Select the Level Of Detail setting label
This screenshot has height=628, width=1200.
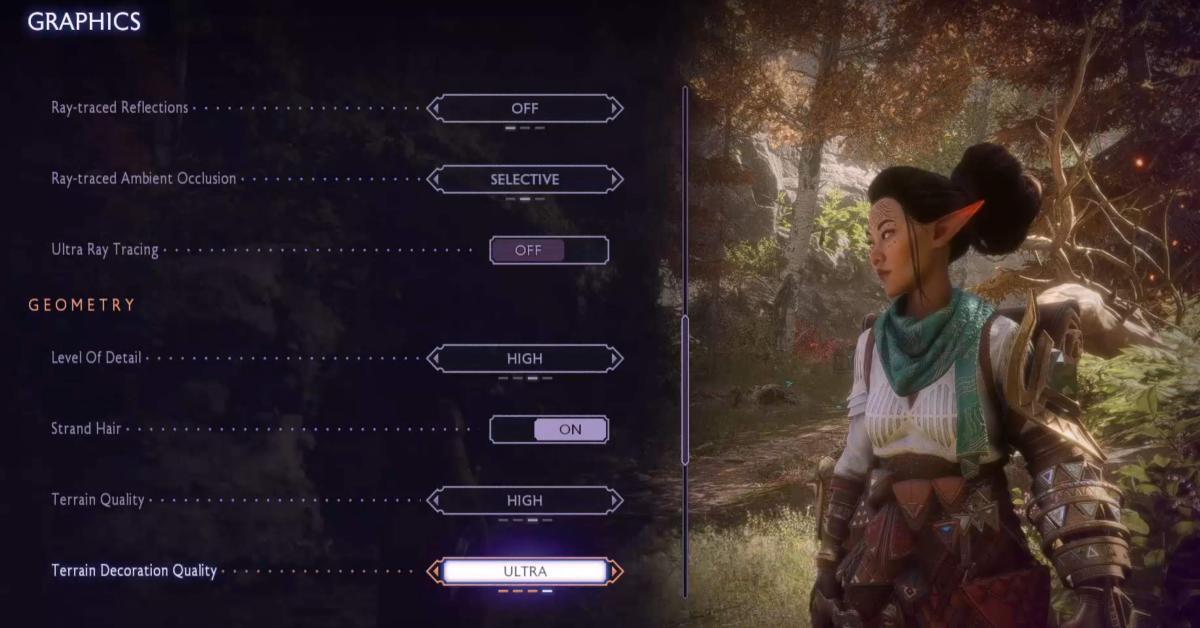click(96, 358)
